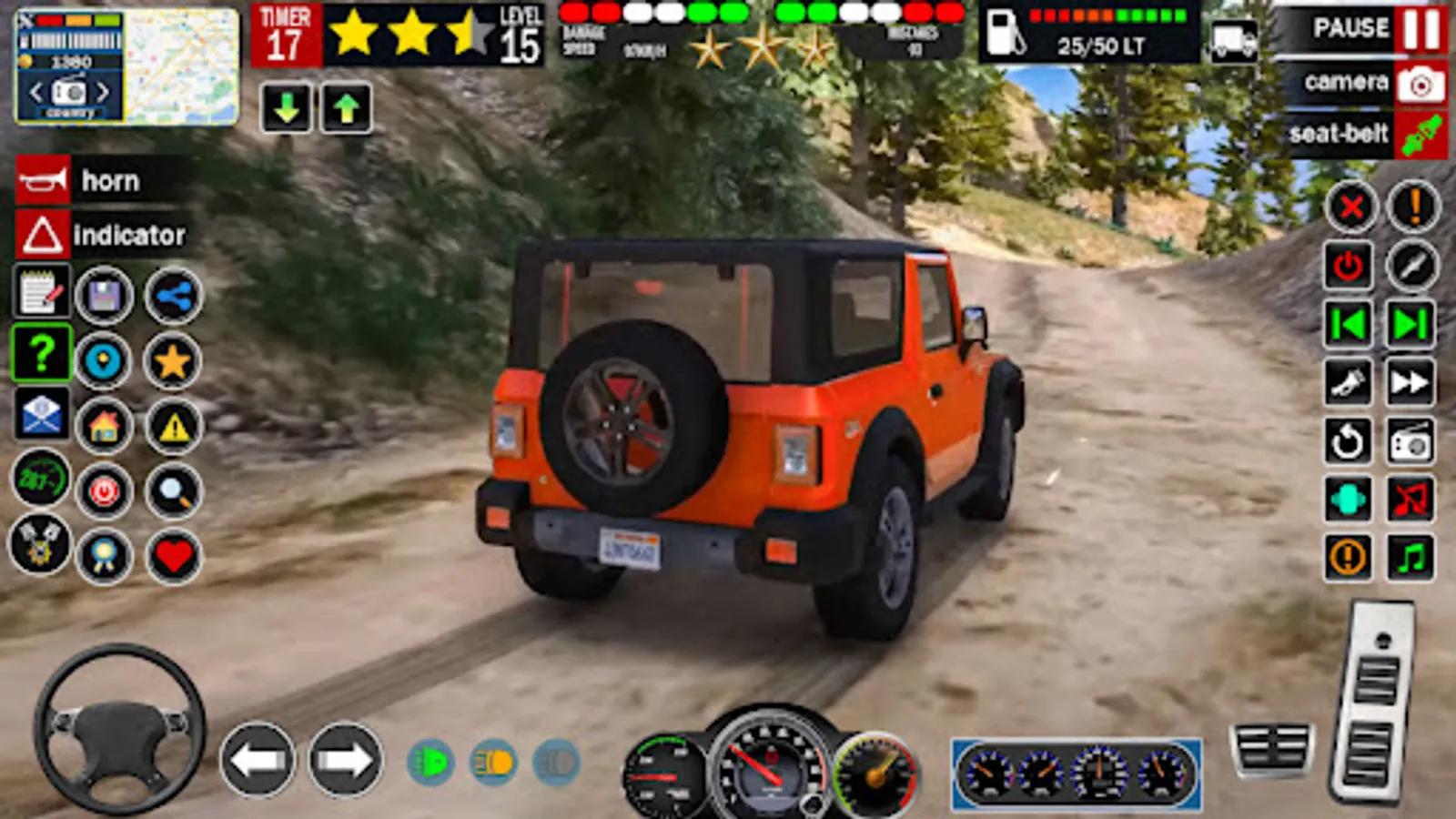Open the home icon
Image resolution: width=1456 pixels, height=819 pixels.
click(x=105, y=423)
